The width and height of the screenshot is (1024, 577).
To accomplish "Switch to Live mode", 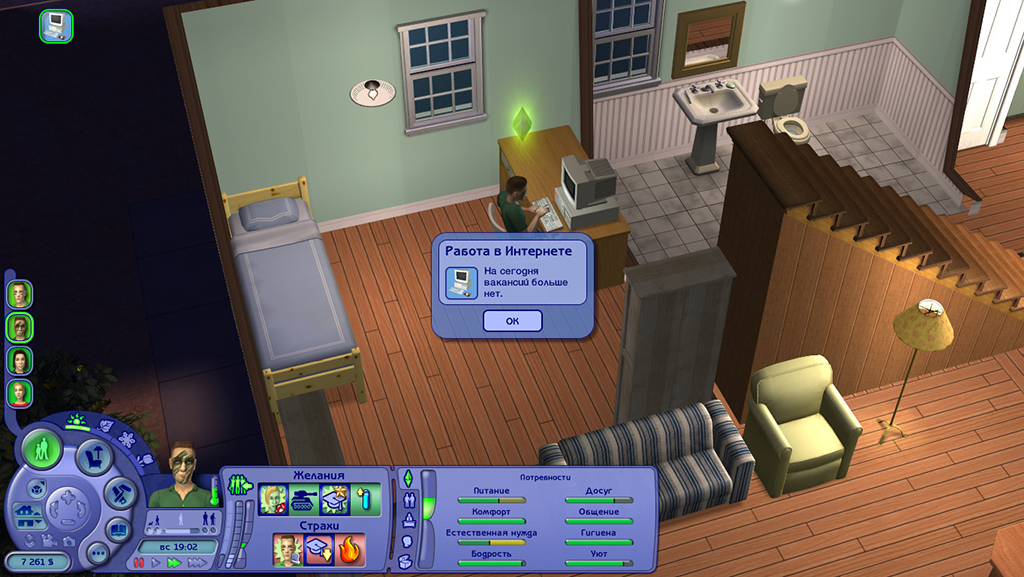I will coord(43,449).
